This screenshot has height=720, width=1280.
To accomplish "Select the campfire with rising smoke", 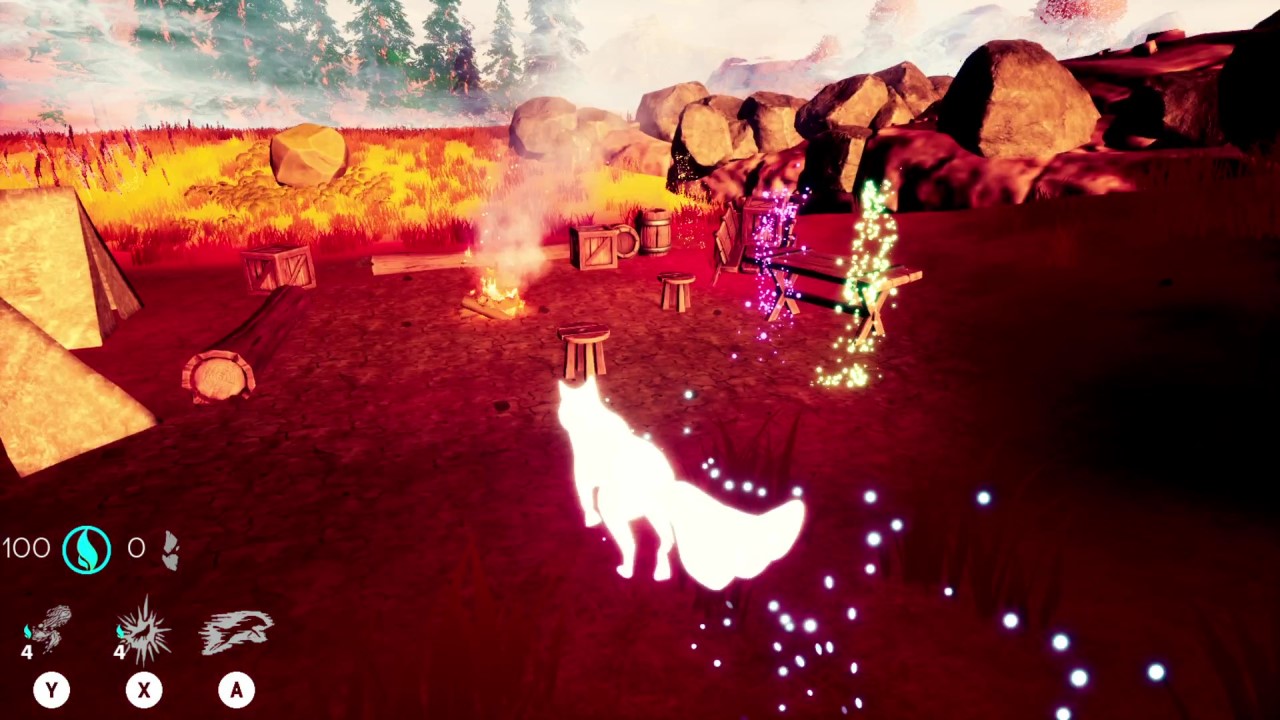I will click(x=497, y=290).
